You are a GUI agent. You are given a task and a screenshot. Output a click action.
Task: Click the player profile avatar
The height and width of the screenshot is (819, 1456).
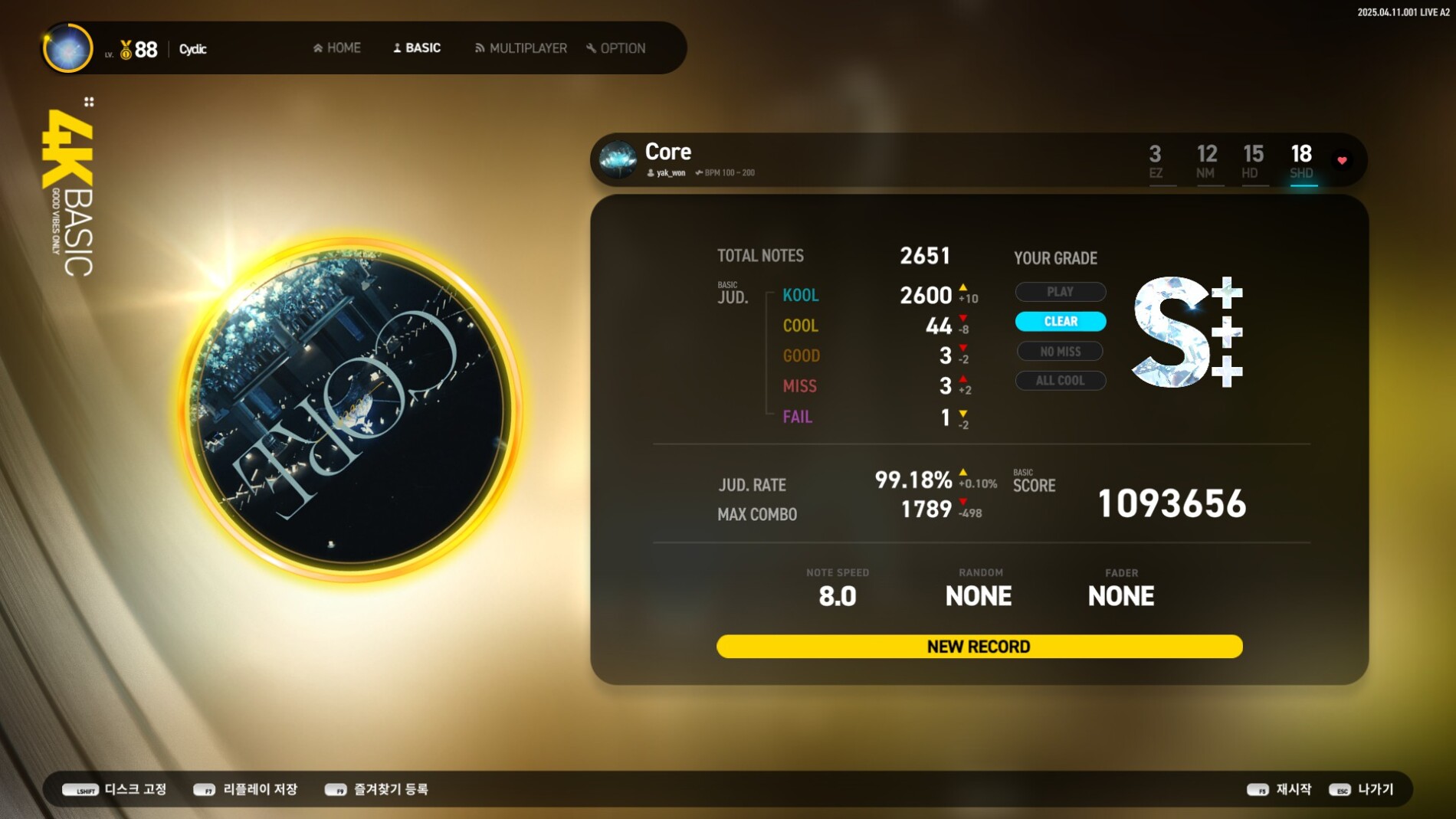click(68, 48)
